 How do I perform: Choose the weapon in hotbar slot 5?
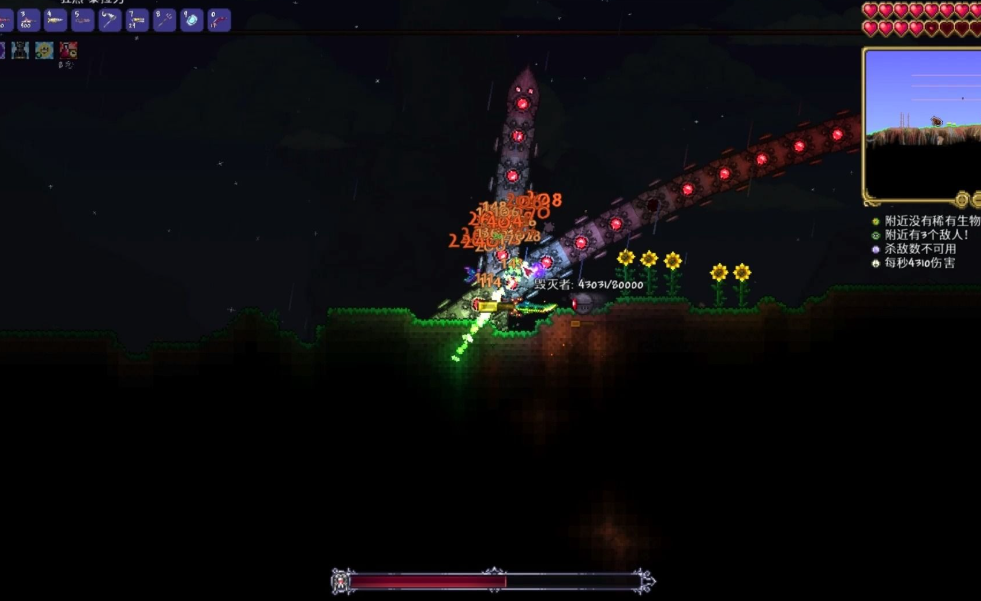pyautogui.click(x=82, y=20)
